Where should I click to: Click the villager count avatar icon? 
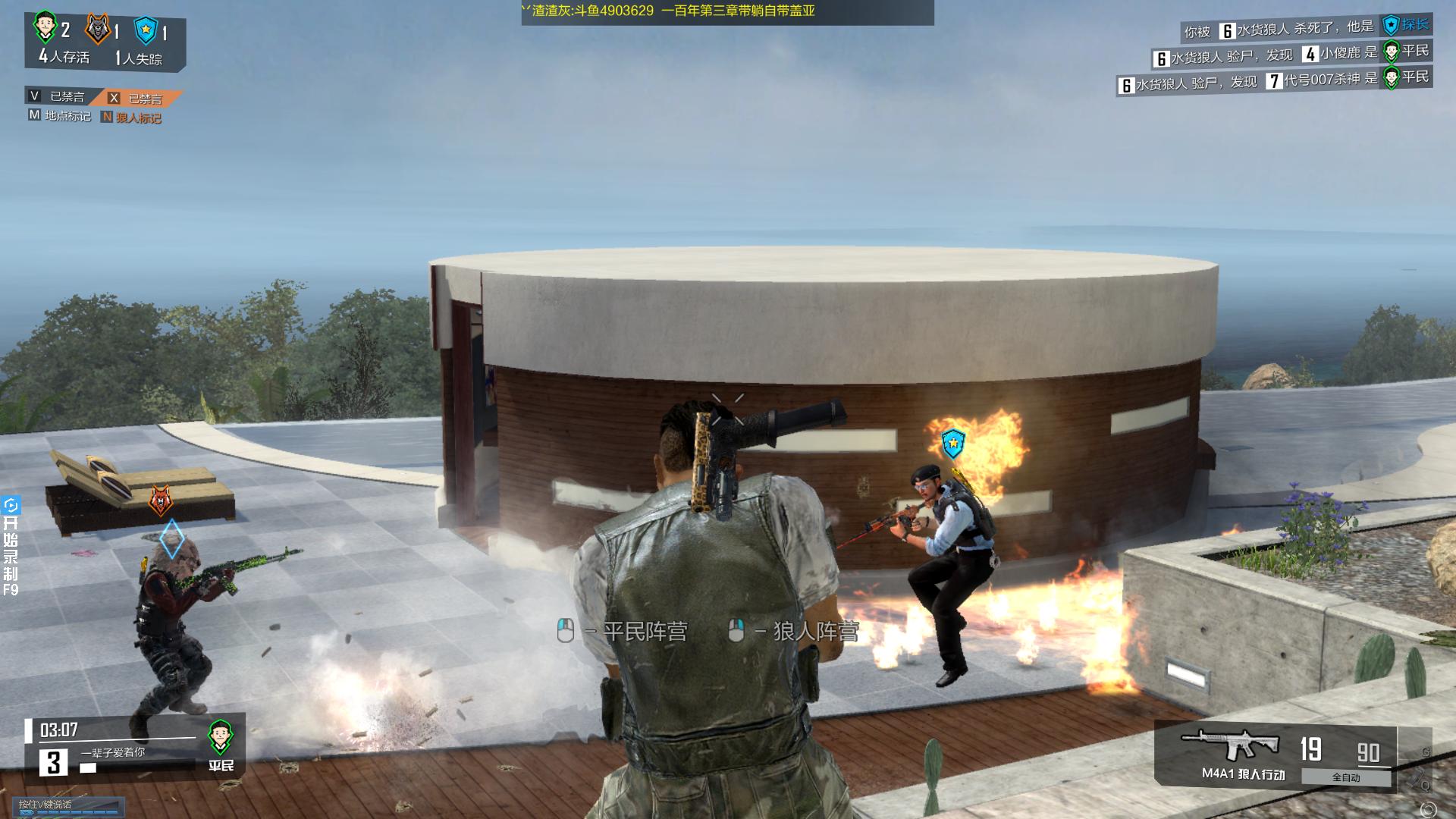tap(45, 28)
